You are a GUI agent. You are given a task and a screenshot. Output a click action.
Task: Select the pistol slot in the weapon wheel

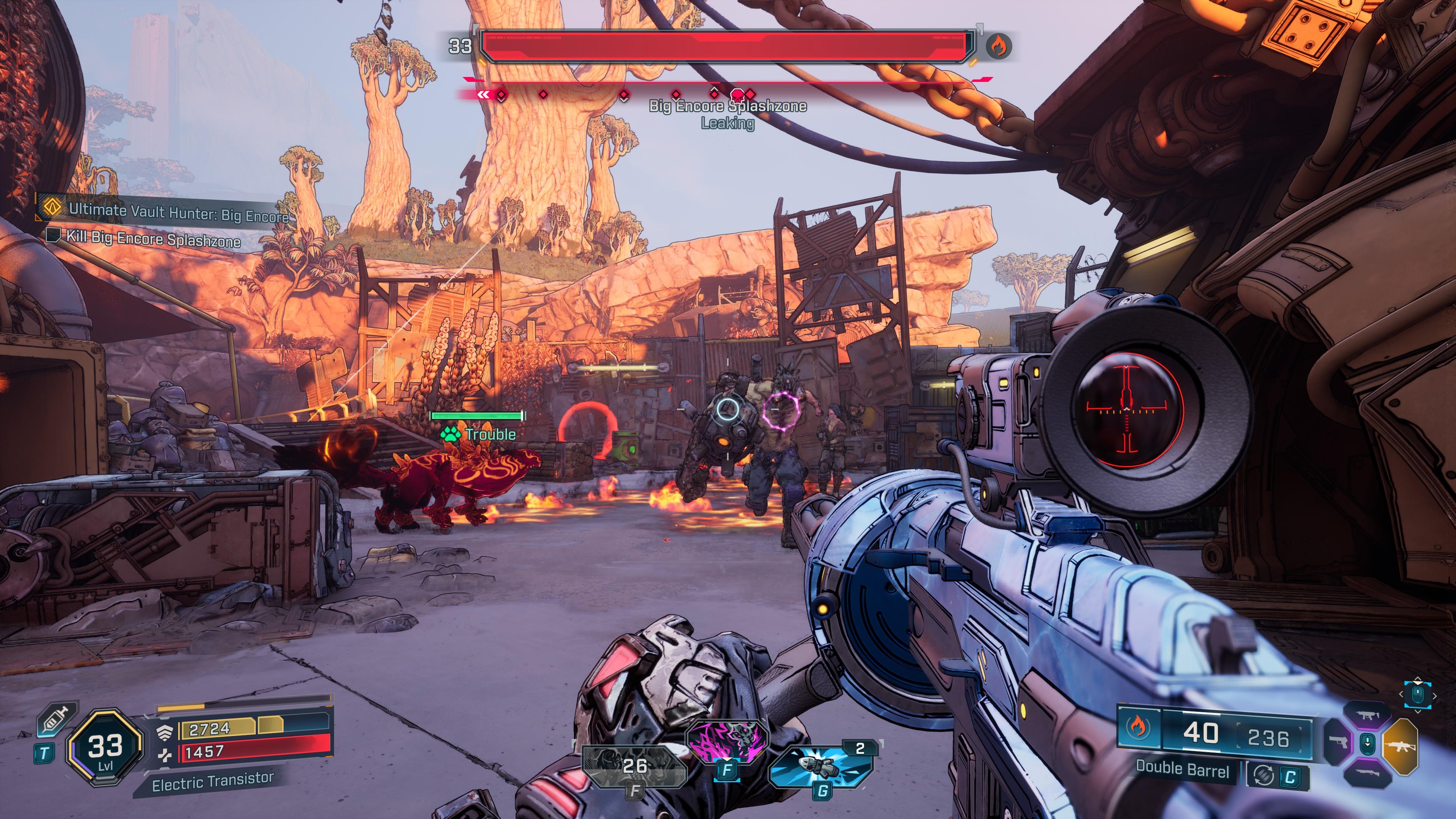coord(1338,741)
